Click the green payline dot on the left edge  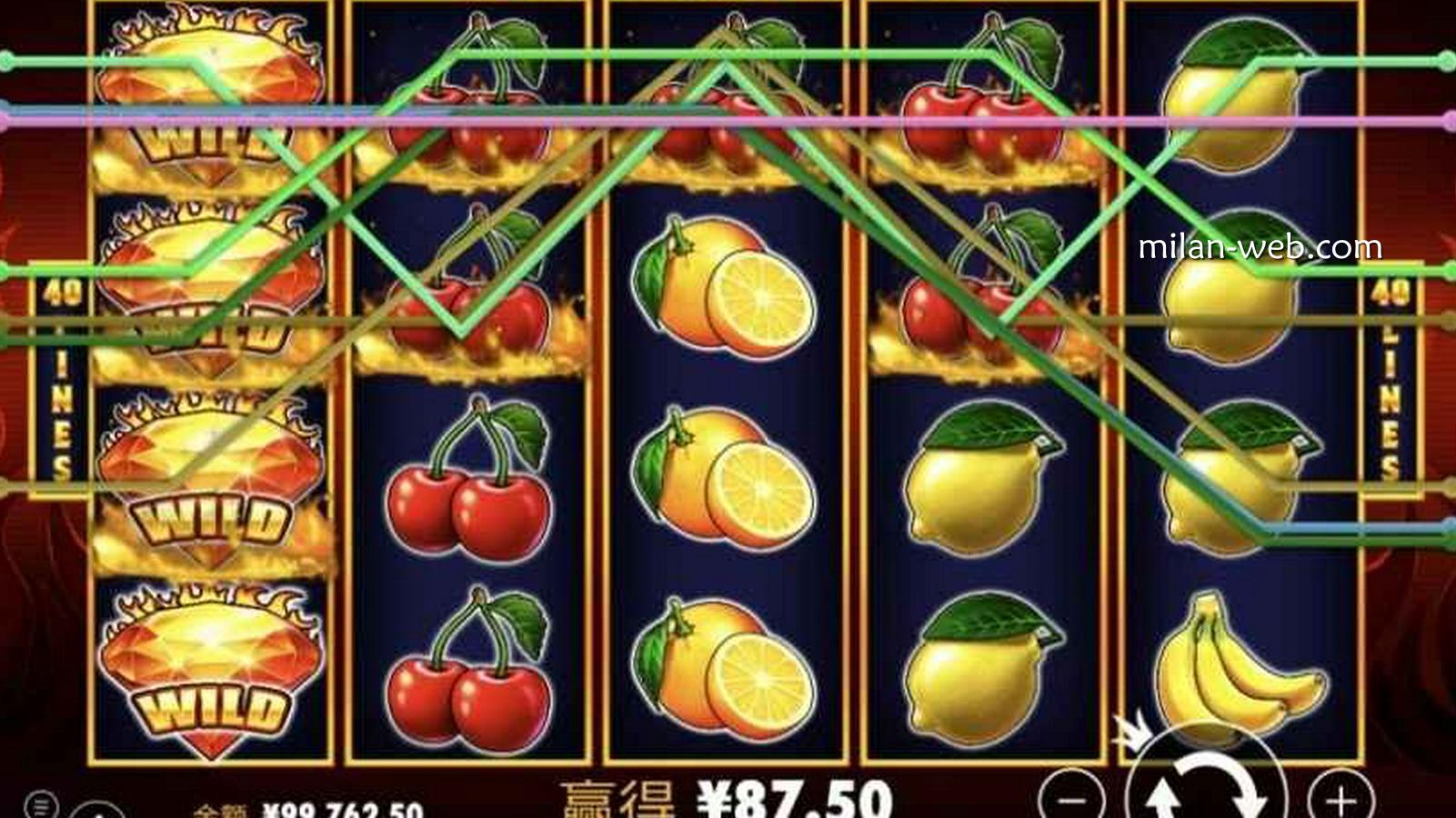[7, 60]
